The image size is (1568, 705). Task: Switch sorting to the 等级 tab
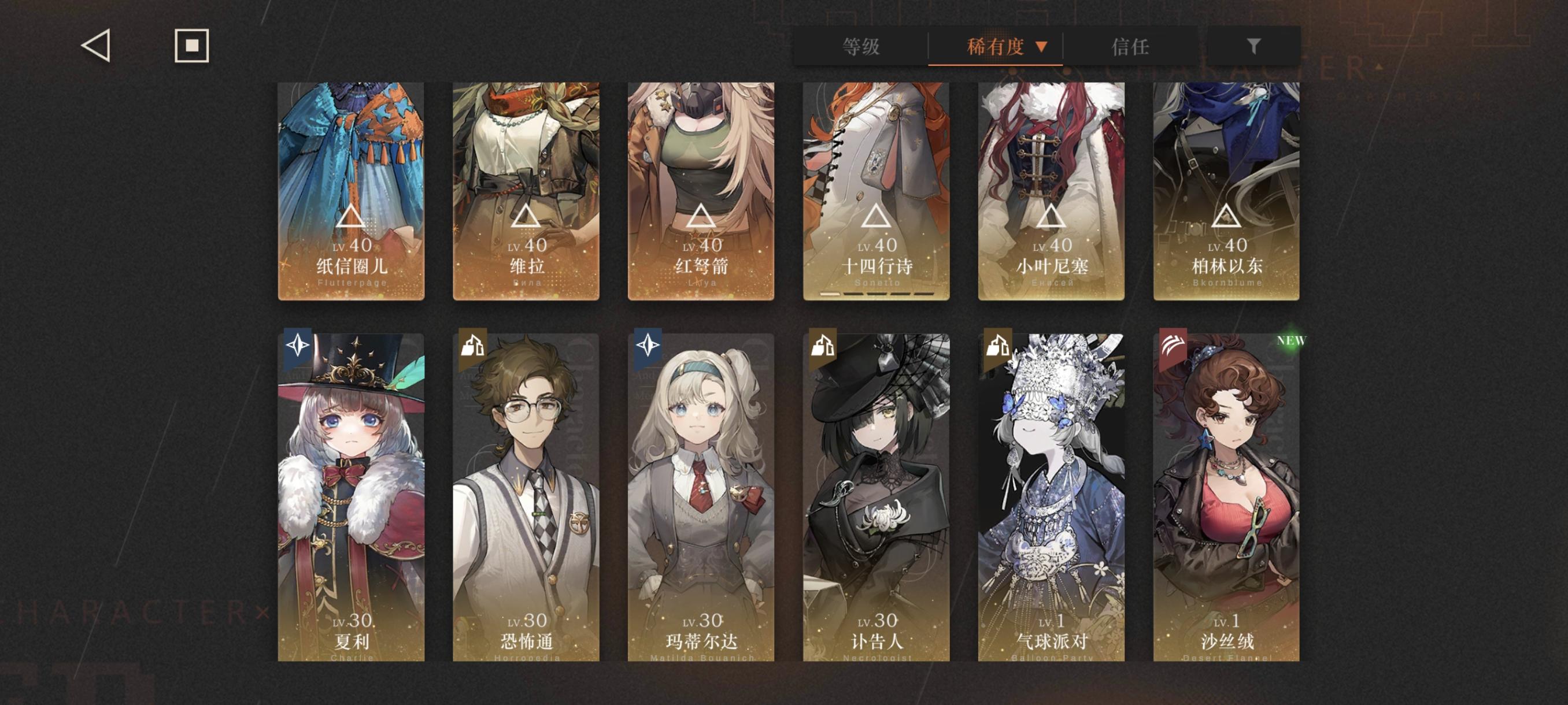(x=860, y=46)
